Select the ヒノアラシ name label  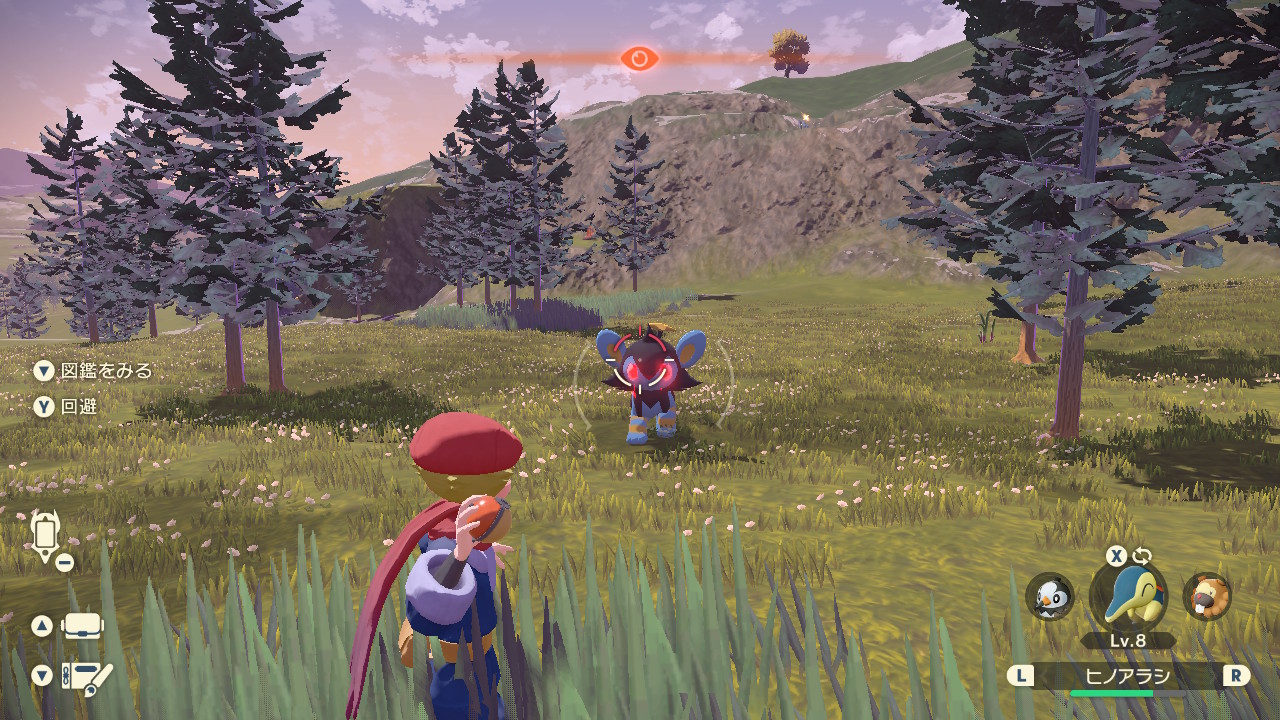pyautogui.click(x=1127, y=676)
